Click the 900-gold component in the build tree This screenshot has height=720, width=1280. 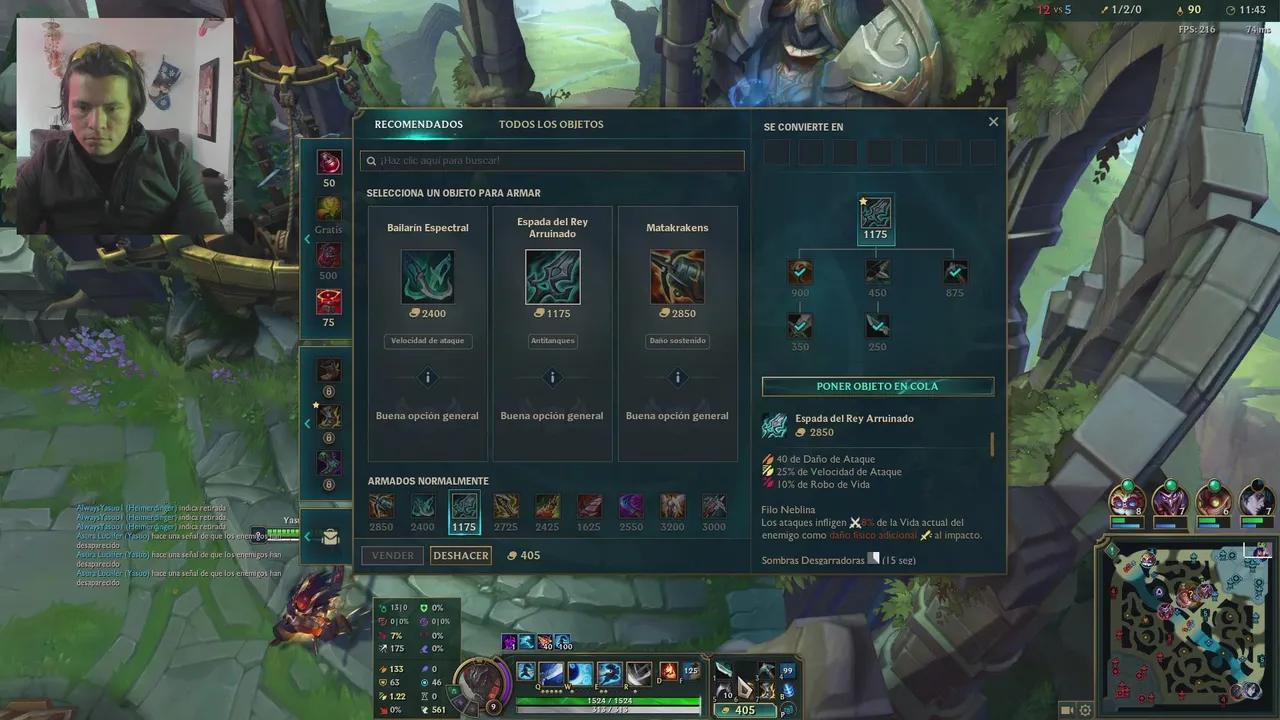coord(799,270)
